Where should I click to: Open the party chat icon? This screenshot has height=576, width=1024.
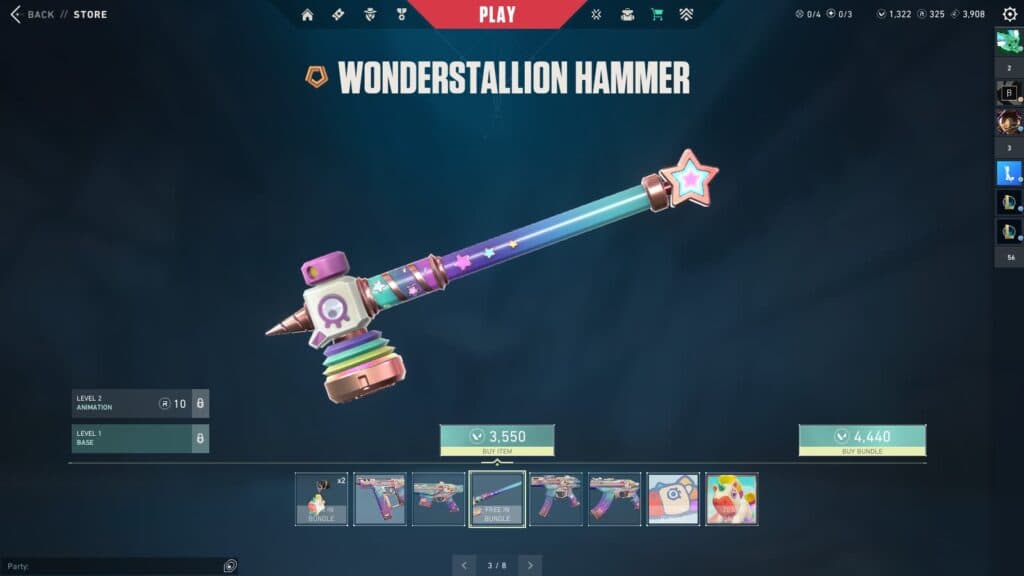(230, 565)
